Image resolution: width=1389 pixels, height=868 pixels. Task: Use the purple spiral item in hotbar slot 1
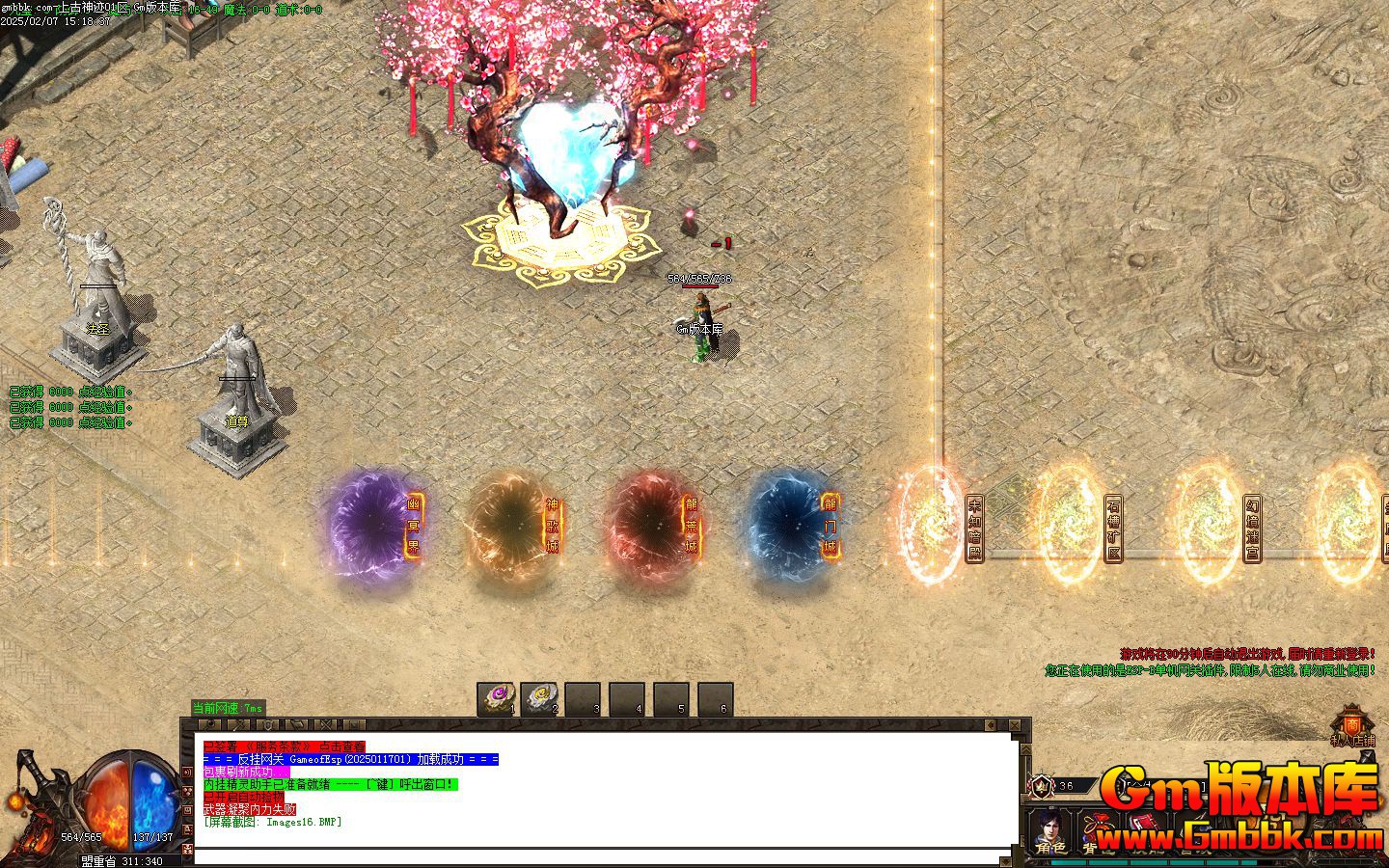pyautogui.click(x=499, y=697)
